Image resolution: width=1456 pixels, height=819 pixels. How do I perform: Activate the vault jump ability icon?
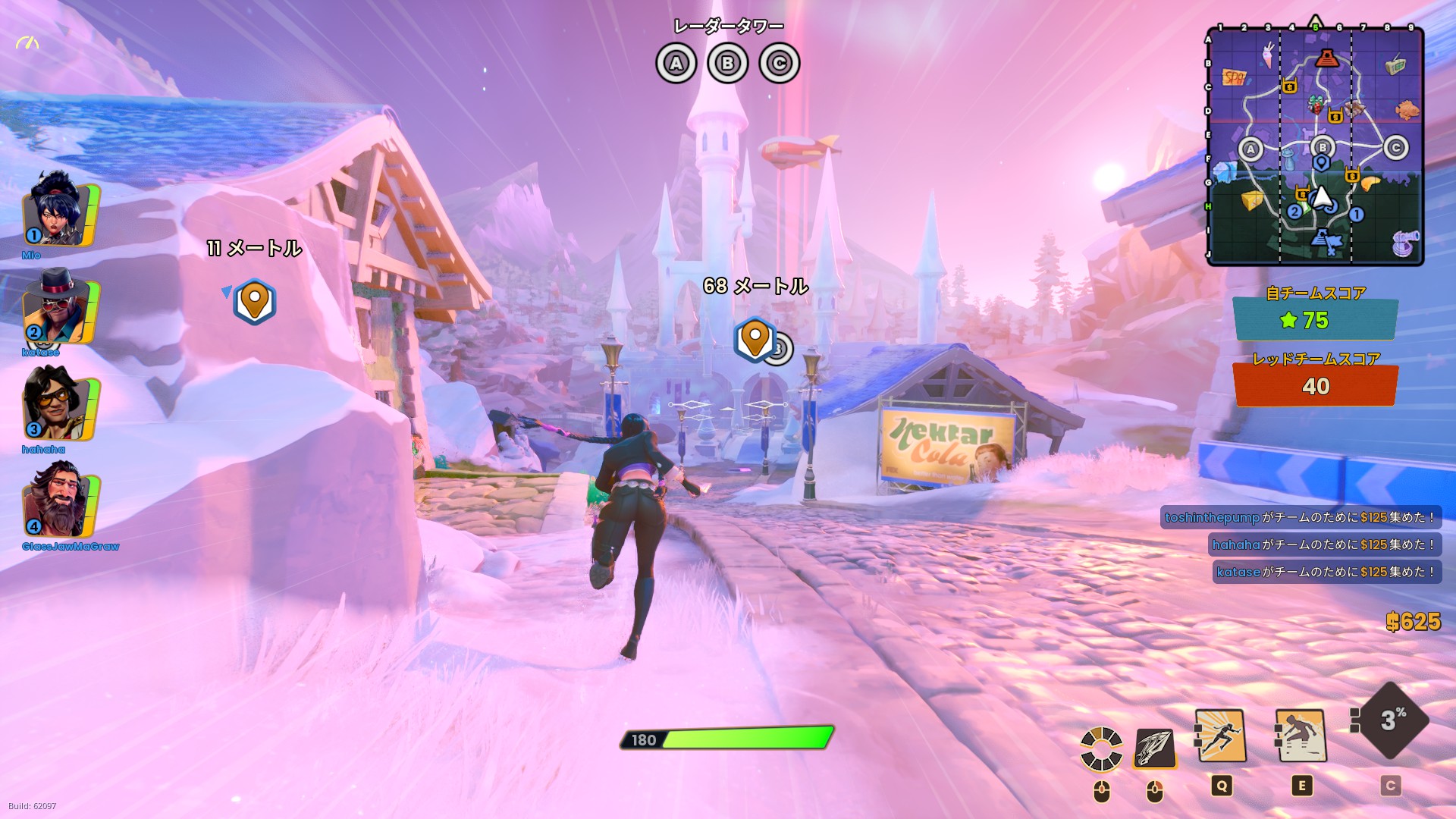1301,736
